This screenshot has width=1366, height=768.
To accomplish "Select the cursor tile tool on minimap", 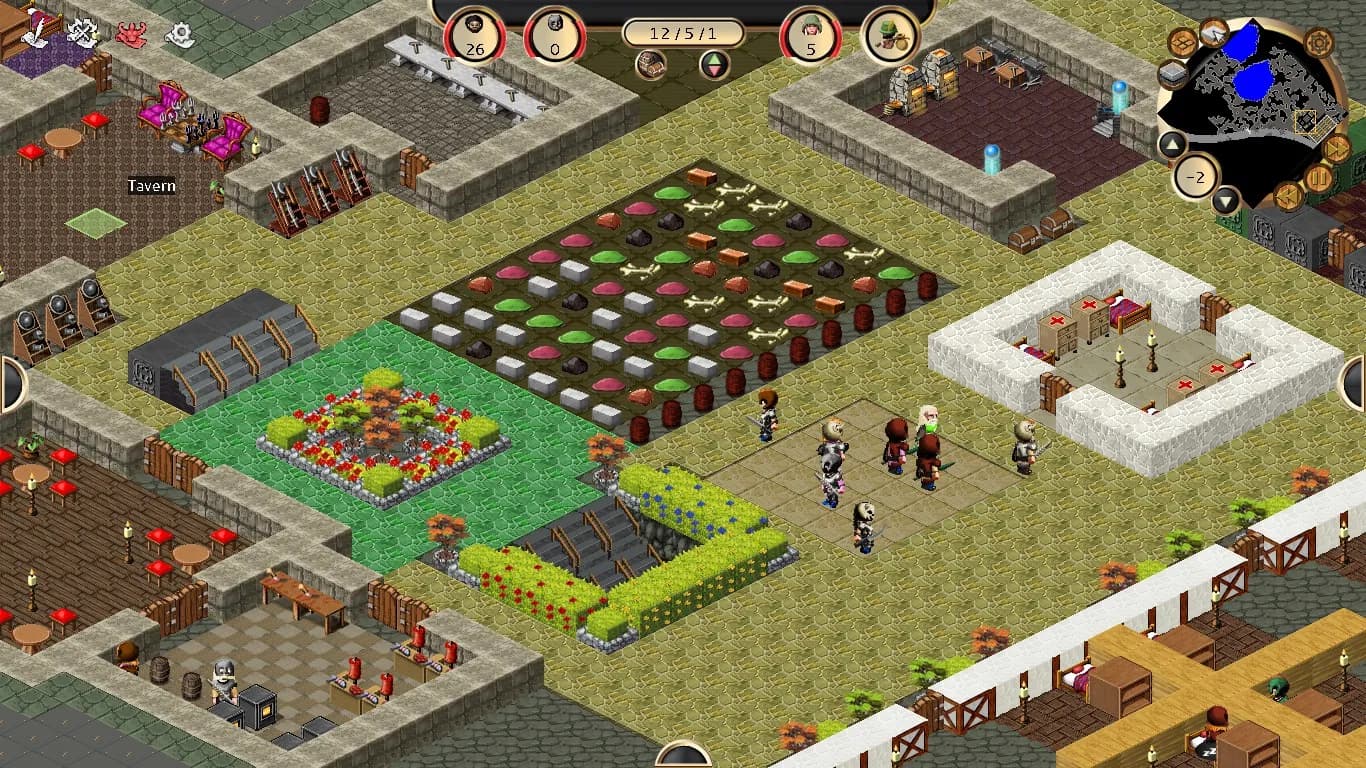I will pos(1213,33).
